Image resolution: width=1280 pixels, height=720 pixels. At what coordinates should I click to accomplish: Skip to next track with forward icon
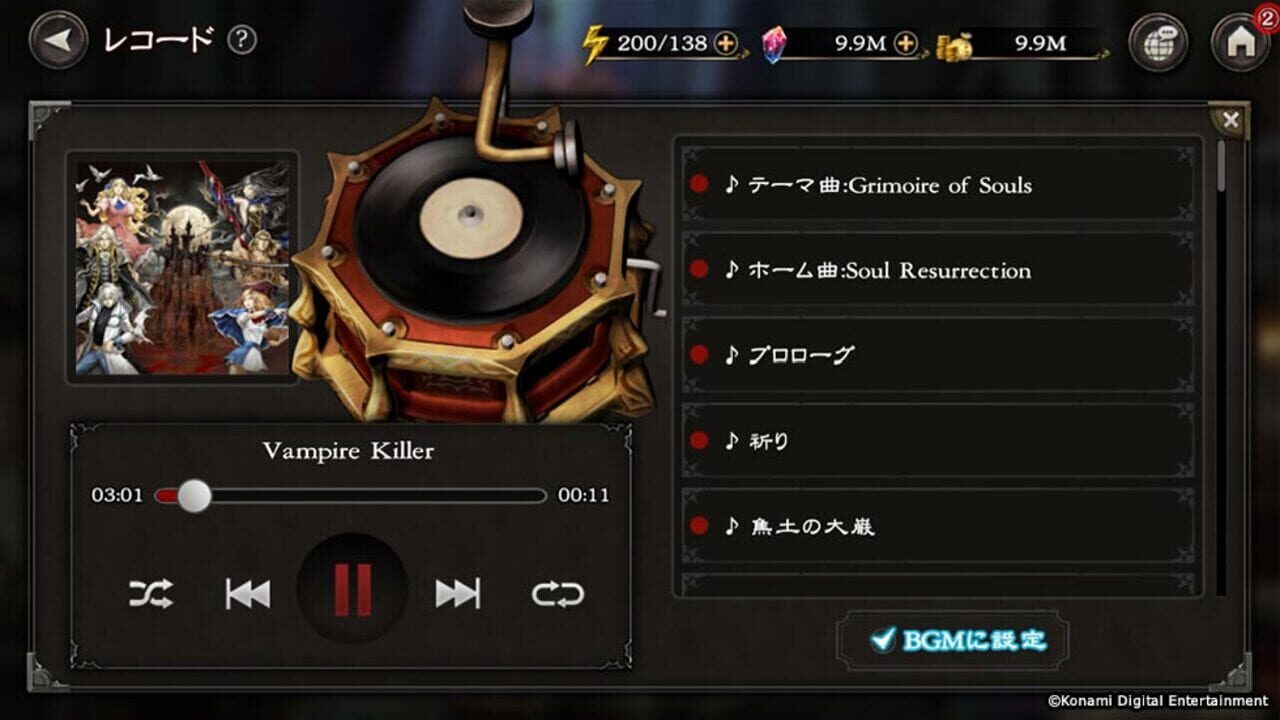point(455,593)
